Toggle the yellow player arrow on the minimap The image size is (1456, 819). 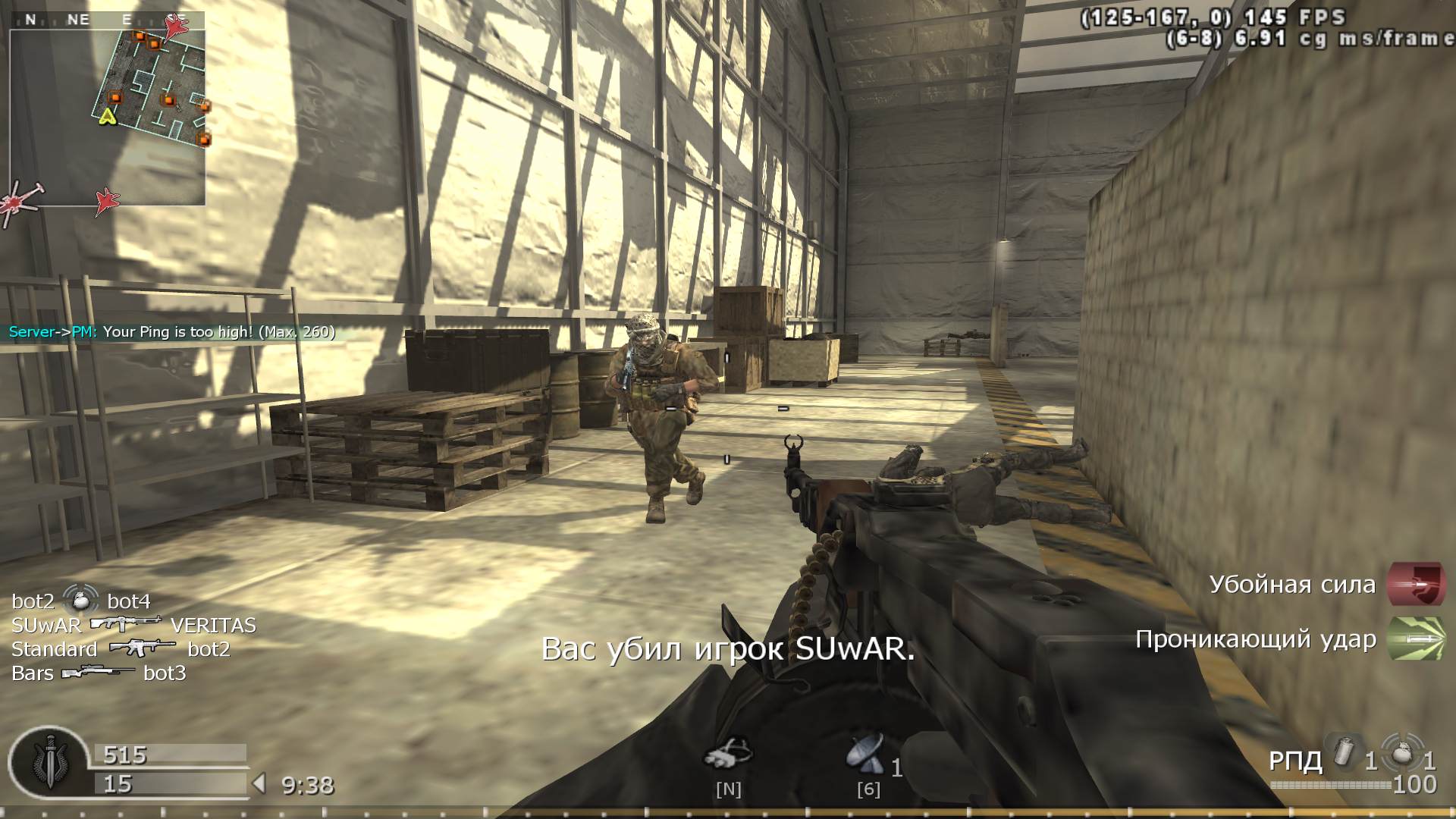109,118
